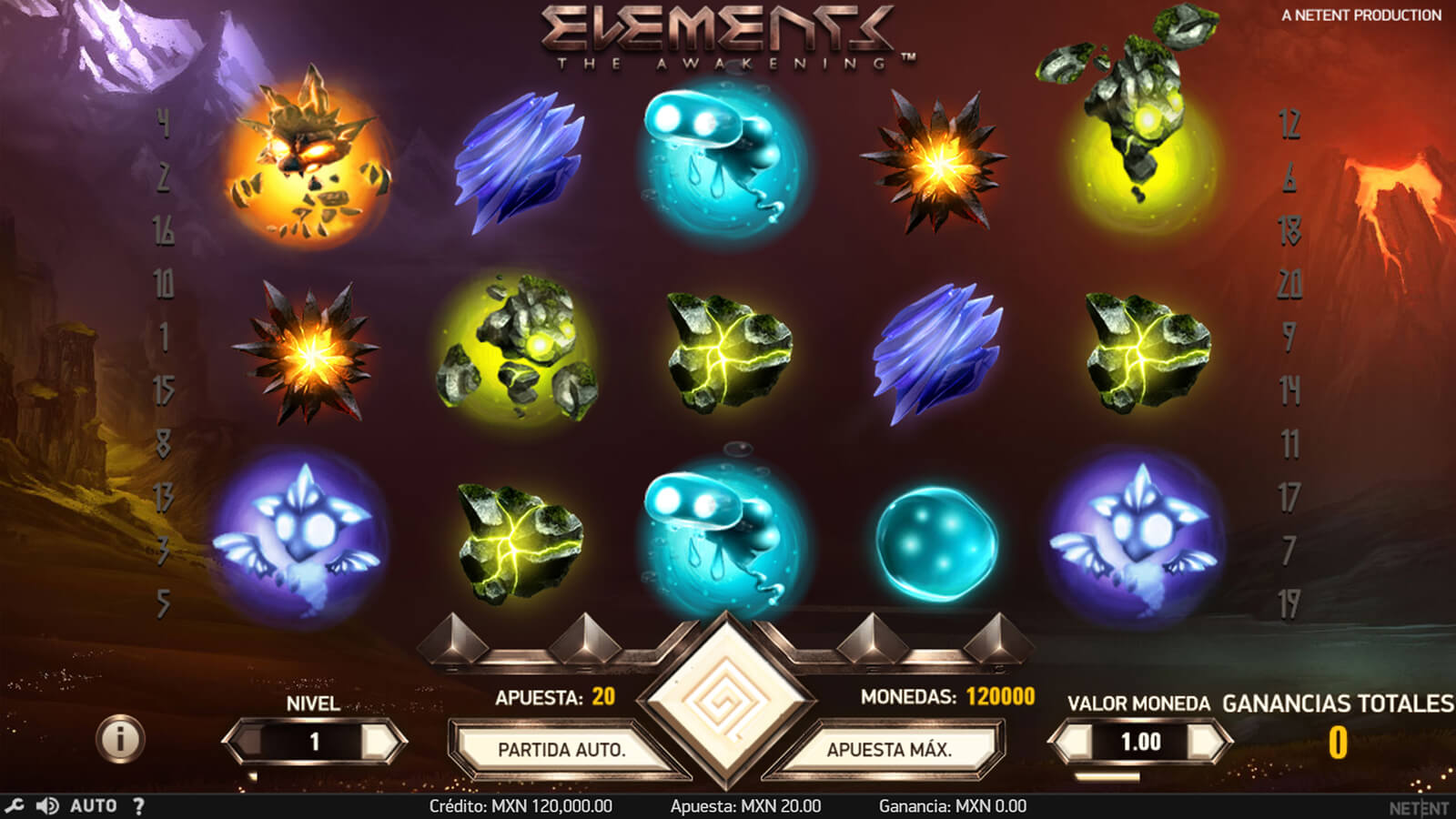
Task: Open AUTO play options in bottom bar
Action: (94, 806)
